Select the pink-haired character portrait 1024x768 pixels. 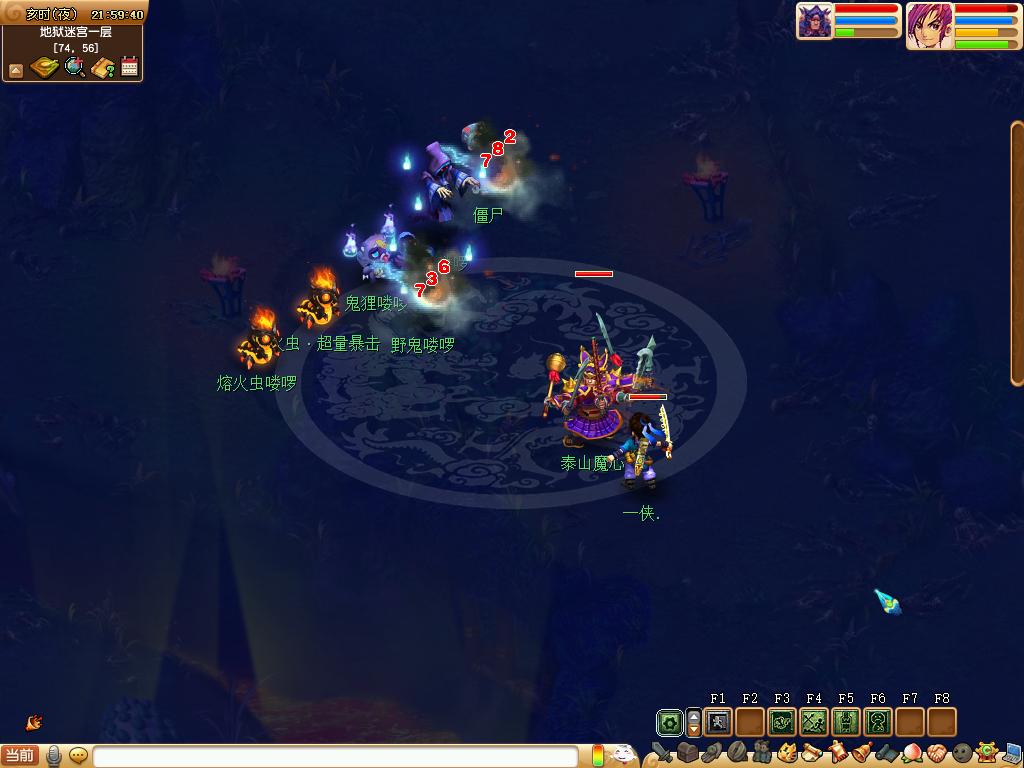tap(929, 25)
